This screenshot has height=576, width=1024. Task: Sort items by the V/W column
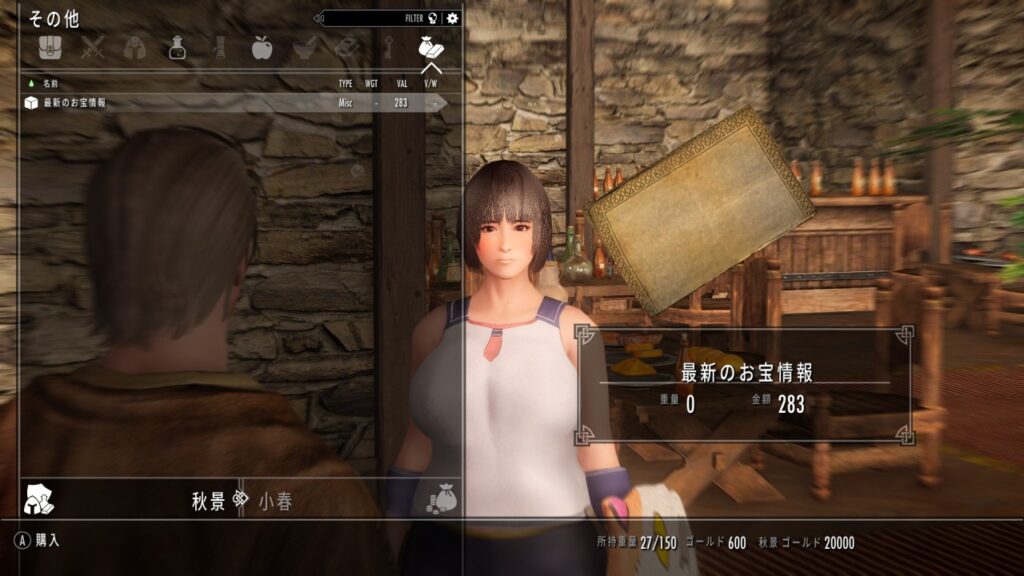pyautogui.click(x=431, y=83)
